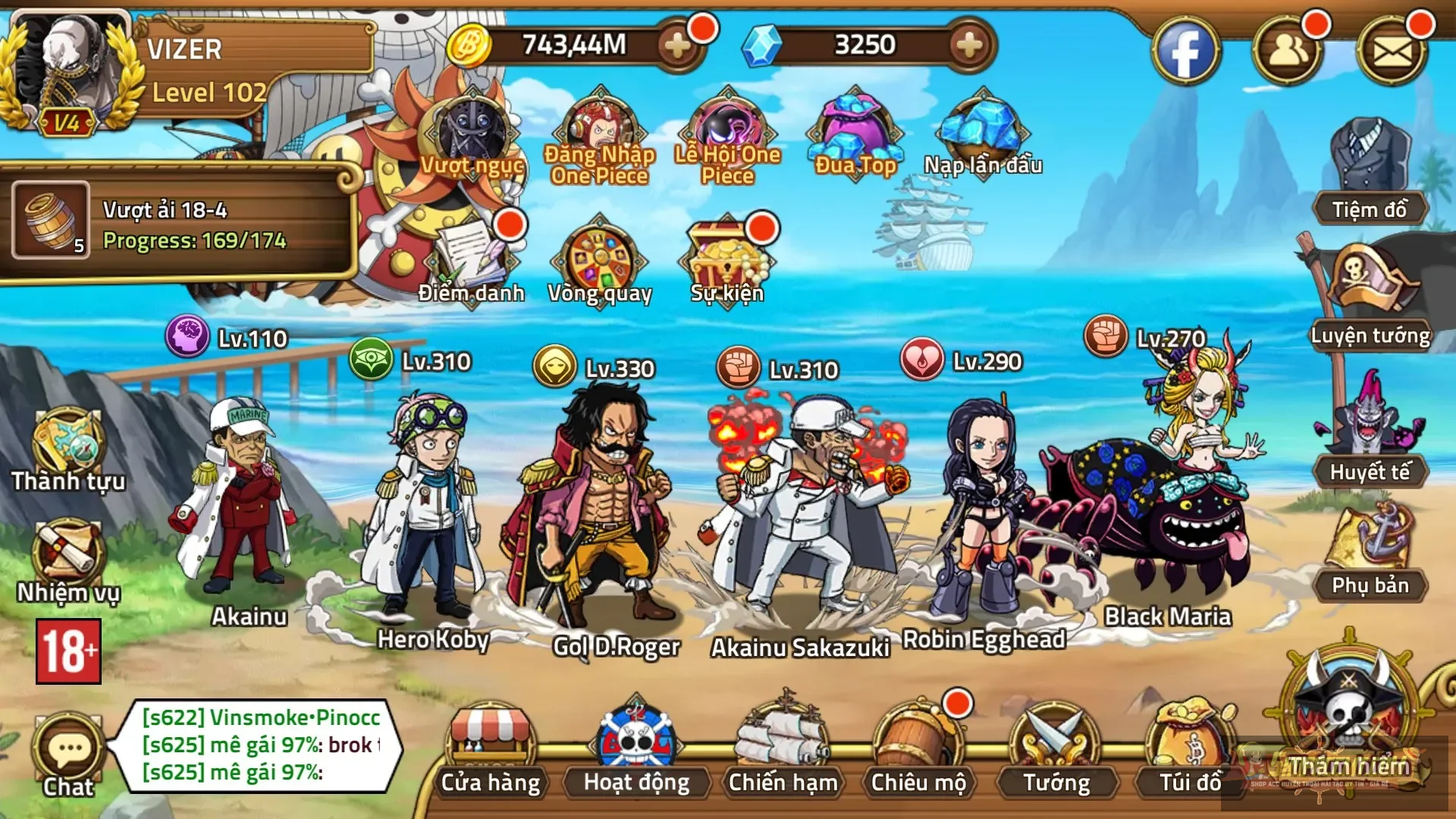Open the Chat window

[x=67, y=747]
